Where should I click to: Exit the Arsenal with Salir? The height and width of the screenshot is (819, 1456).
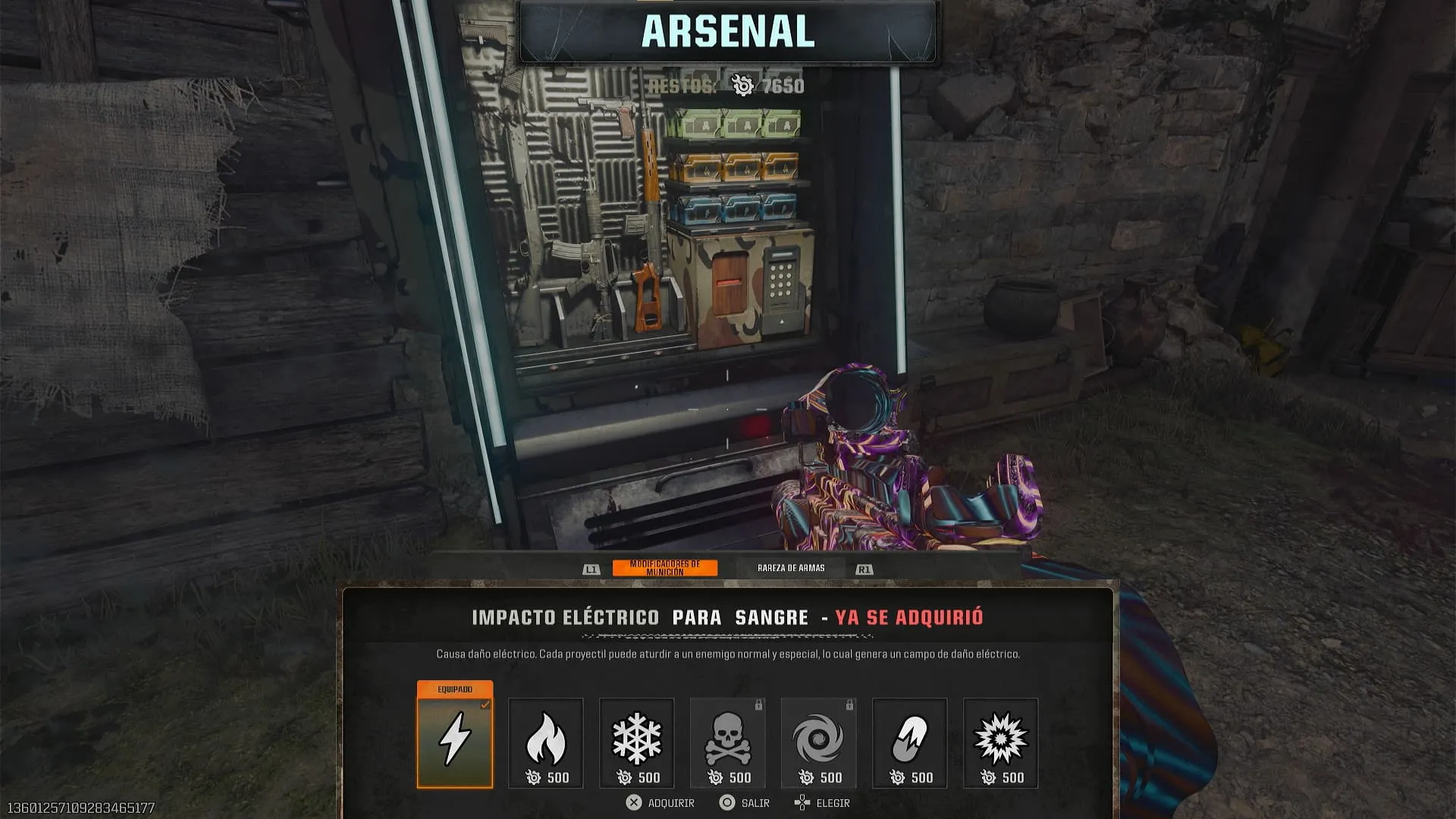[745, 802]
